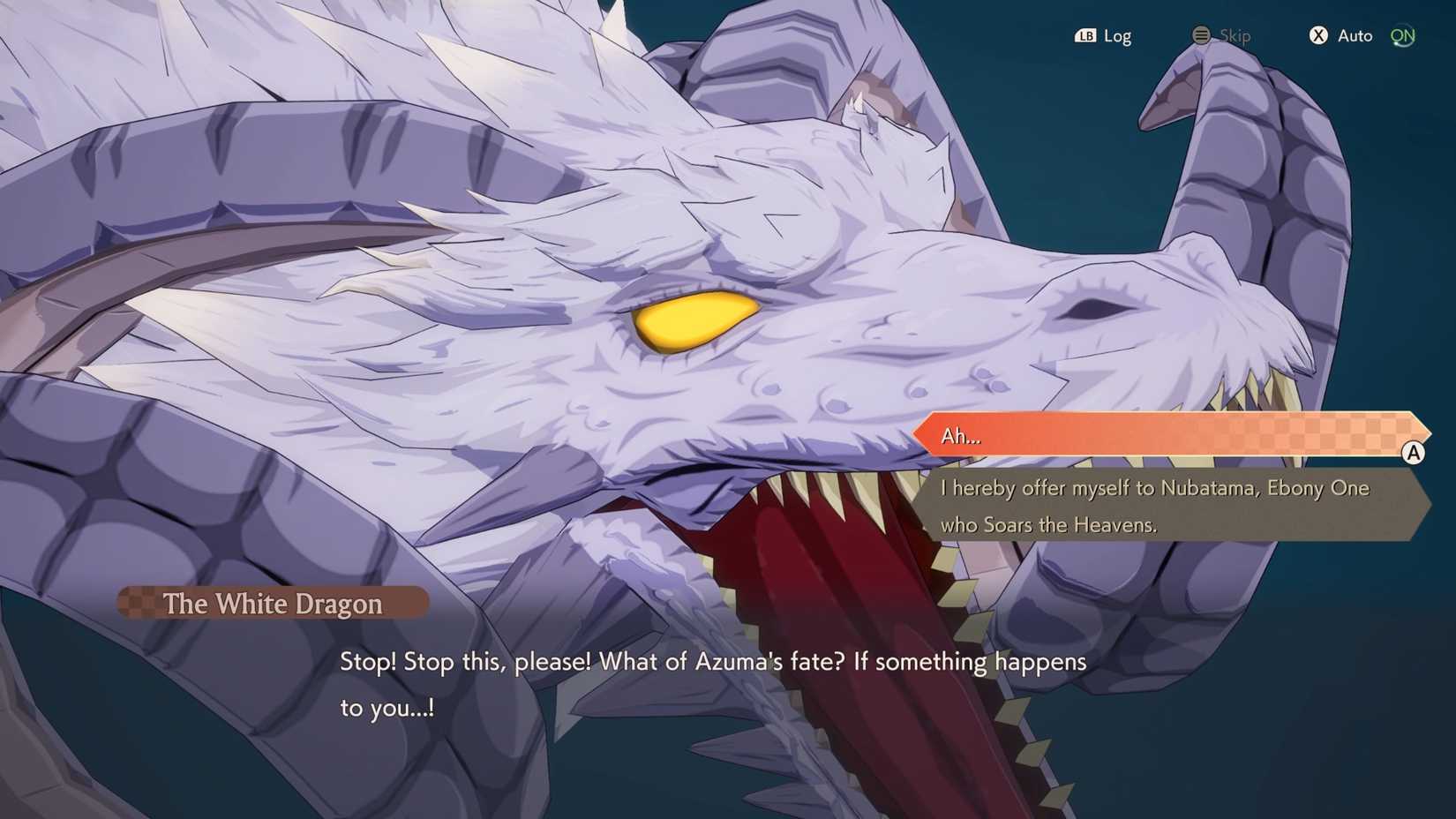Click the checkered pattern on the Ah banner
The image size is (1456, 819).
point(1306,434)
